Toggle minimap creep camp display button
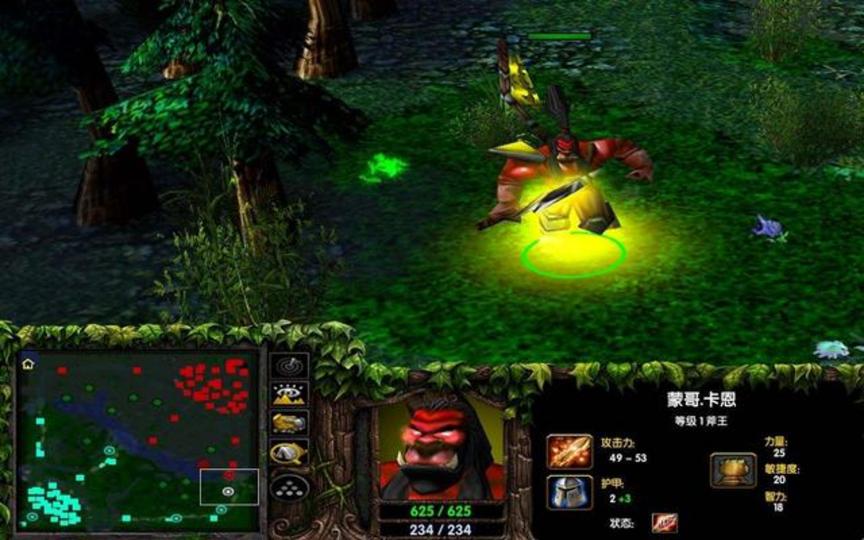Image resolution: width=864 pixels, height=540 pixels. pyautogui.click(x=289, y=454)
